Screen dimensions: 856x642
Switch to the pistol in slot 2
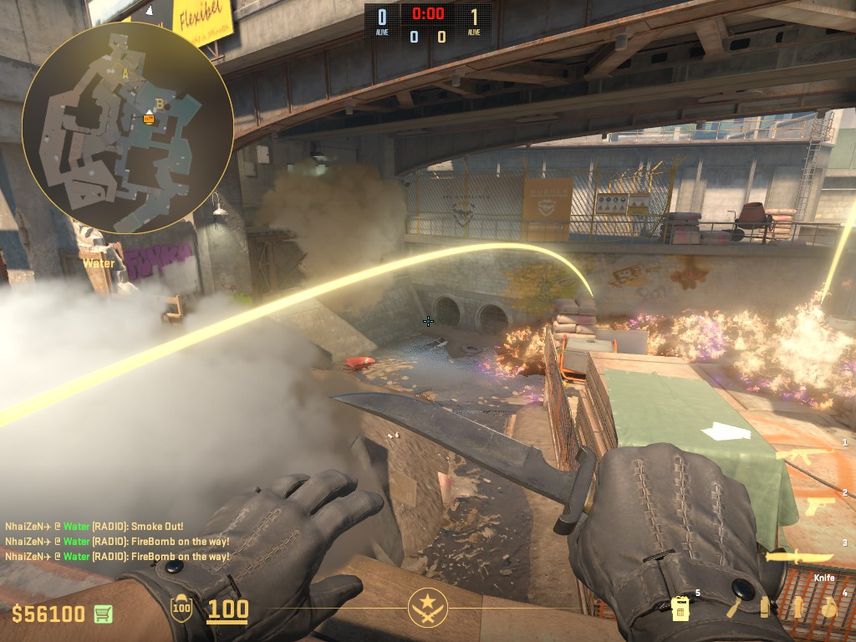[819, 508]
